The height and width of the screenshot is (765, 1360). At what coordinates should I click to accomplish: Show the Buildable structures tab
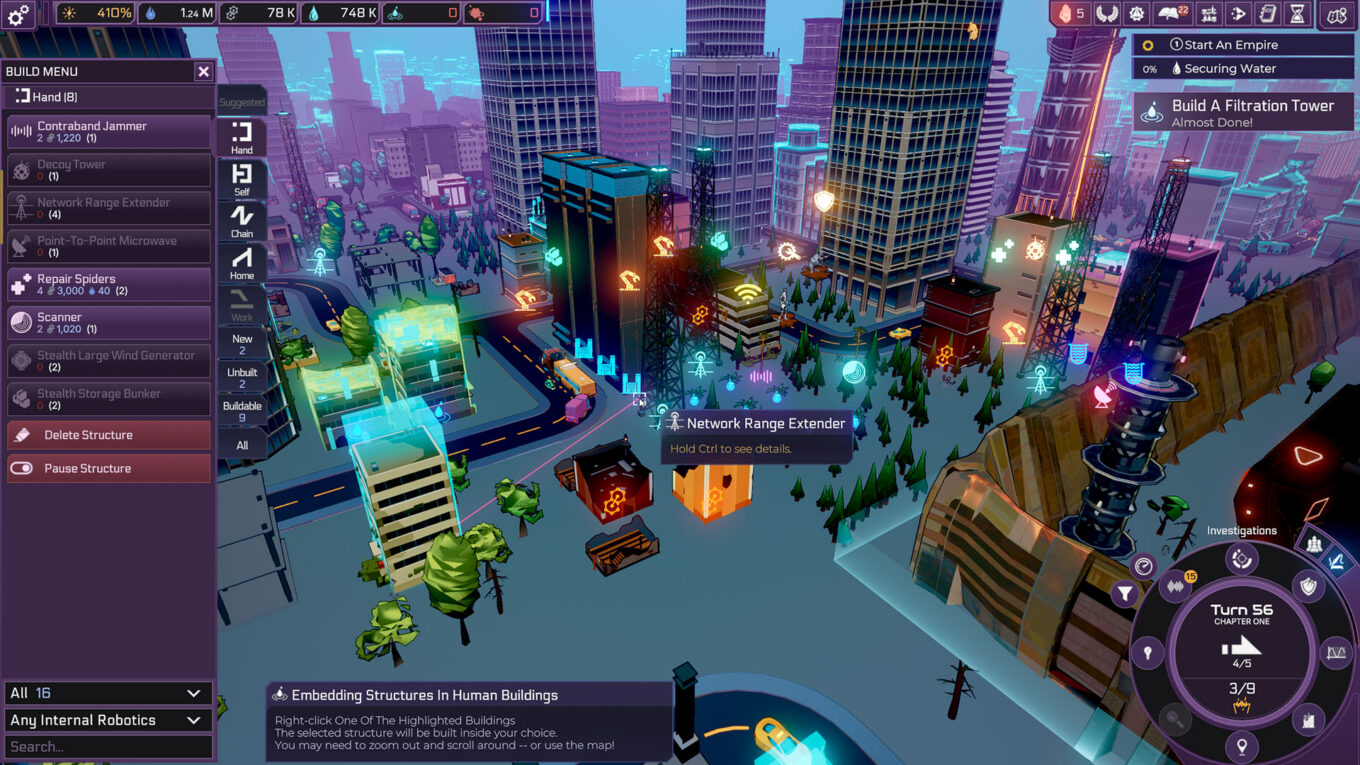pos(242,411)
